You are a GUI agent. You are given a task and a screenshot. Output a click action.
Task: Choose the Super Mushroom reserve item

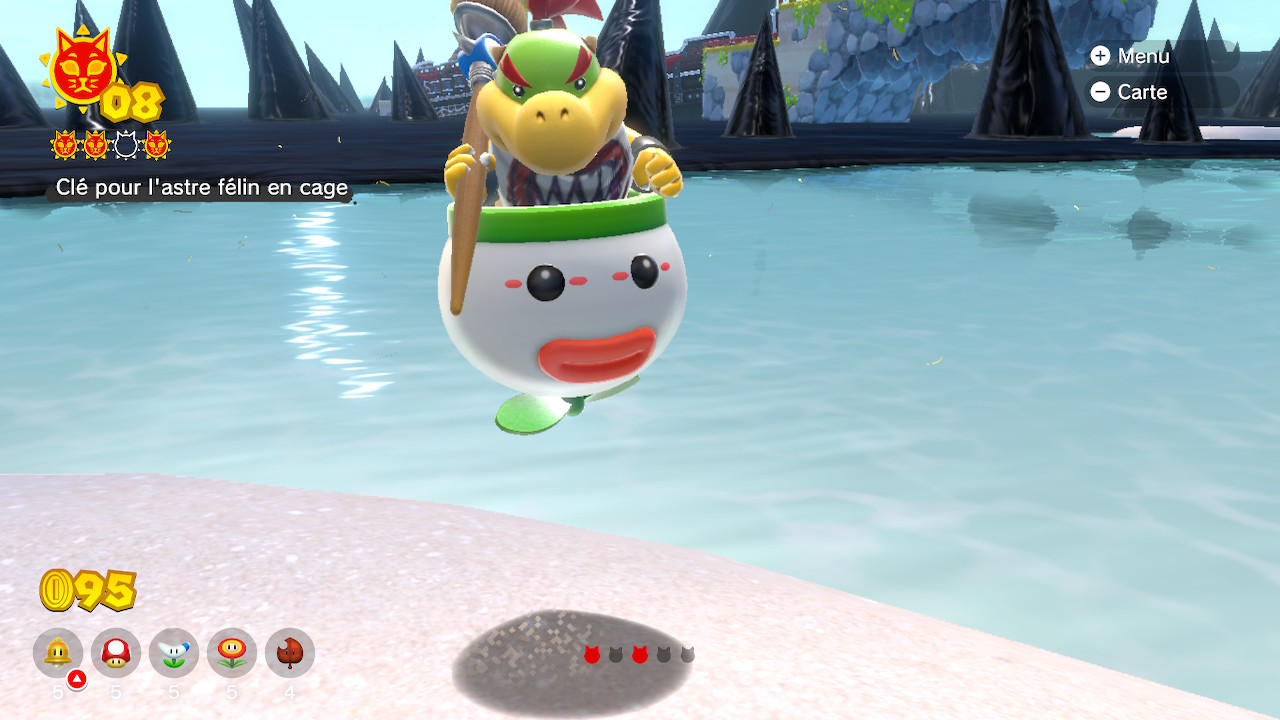(x=116, y=653)
